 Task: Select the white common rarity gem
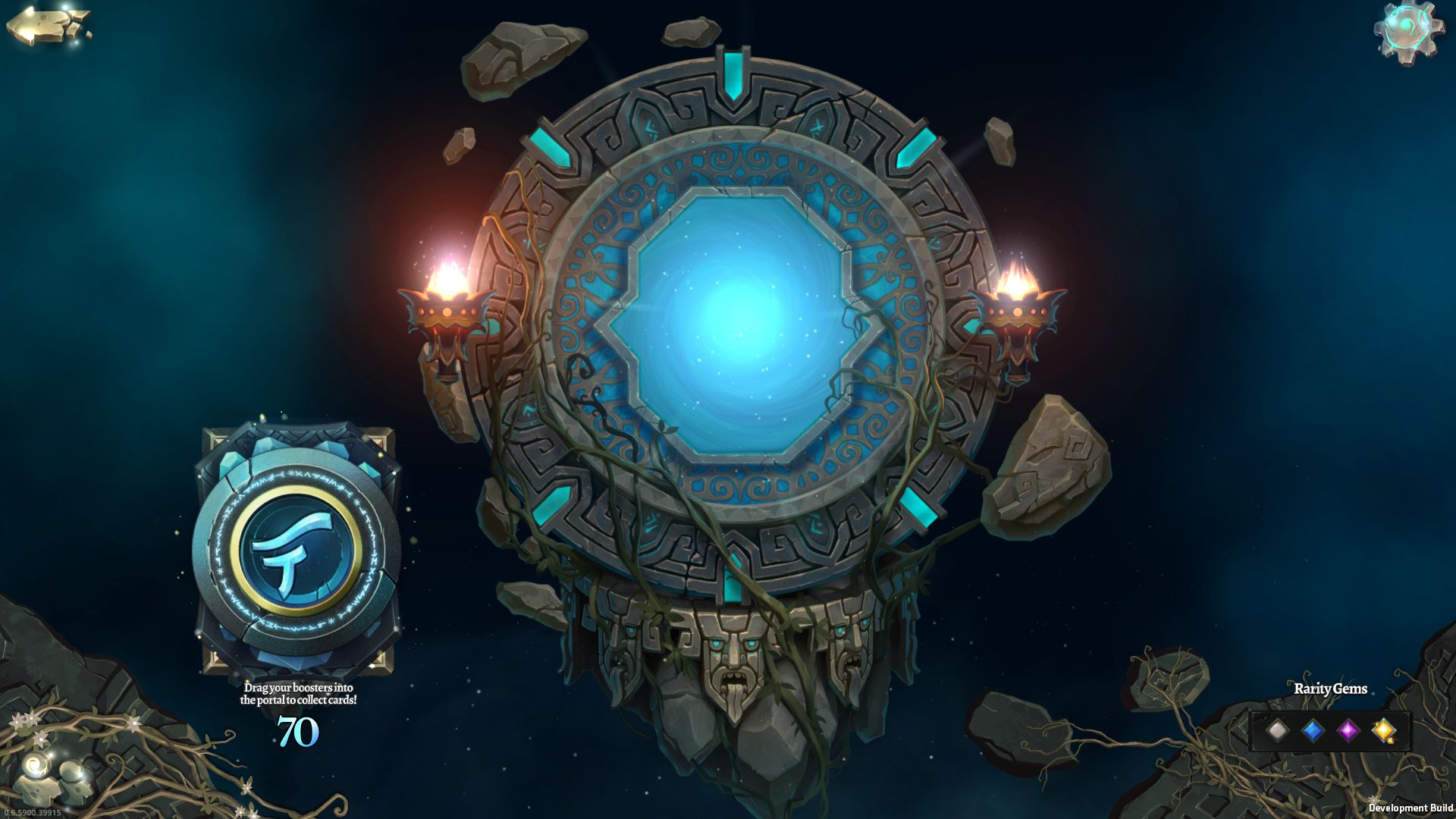pyautogui.click(x=1278, y=730)
